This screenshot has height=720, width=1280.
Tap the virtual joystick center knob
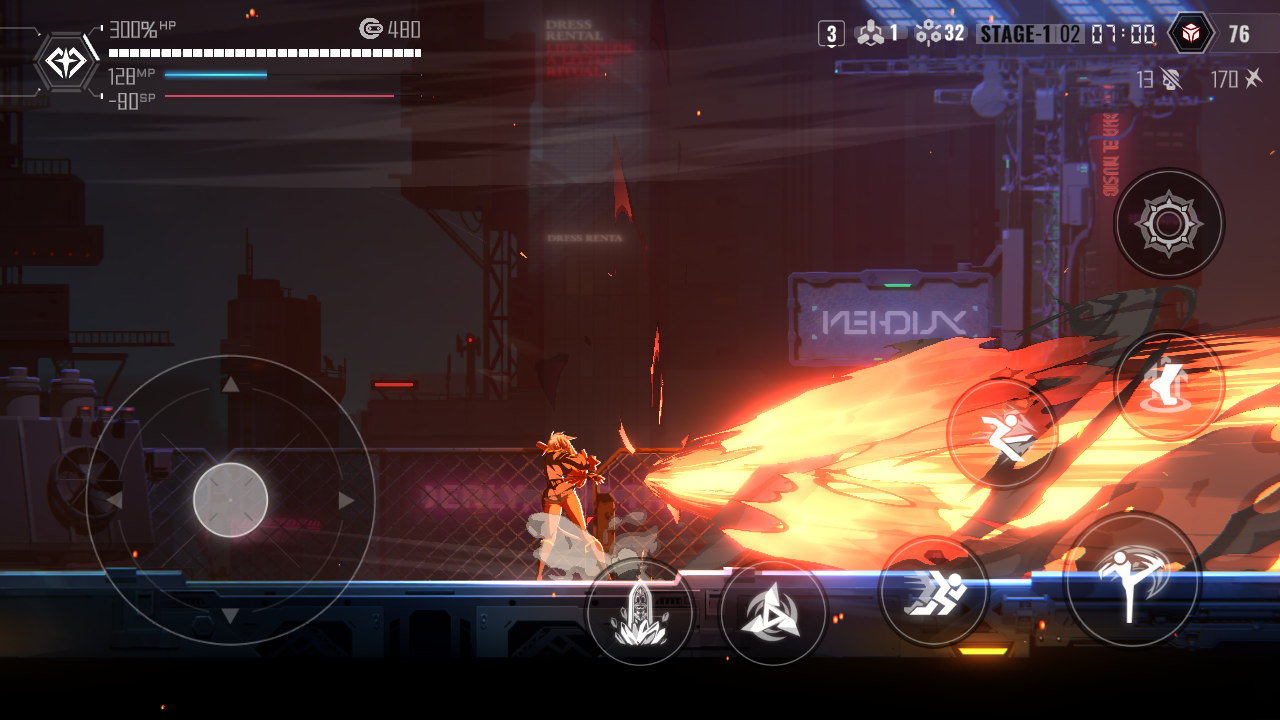pyautogui.click(x=230, y=500)
